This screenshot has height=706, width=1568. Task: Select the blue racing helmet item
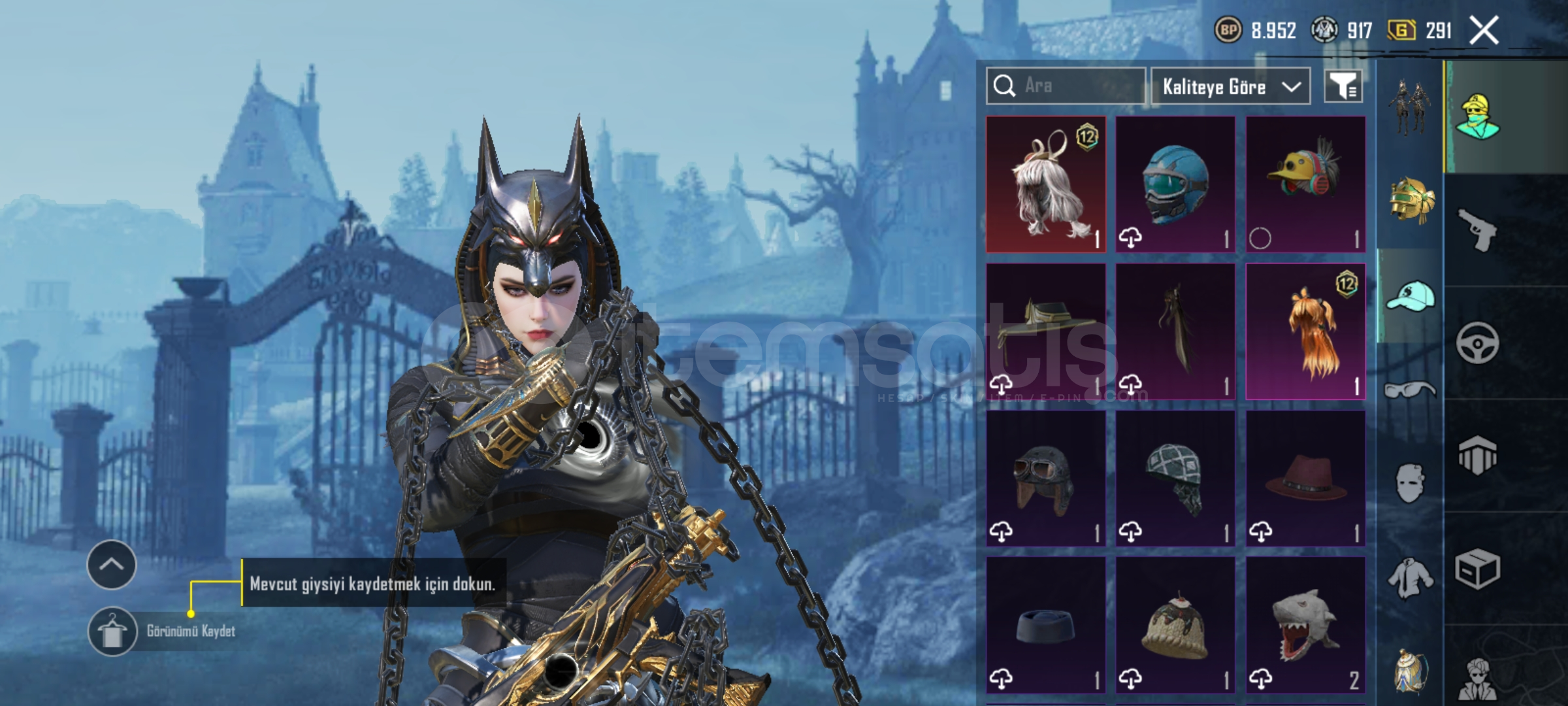[1175, 184]
